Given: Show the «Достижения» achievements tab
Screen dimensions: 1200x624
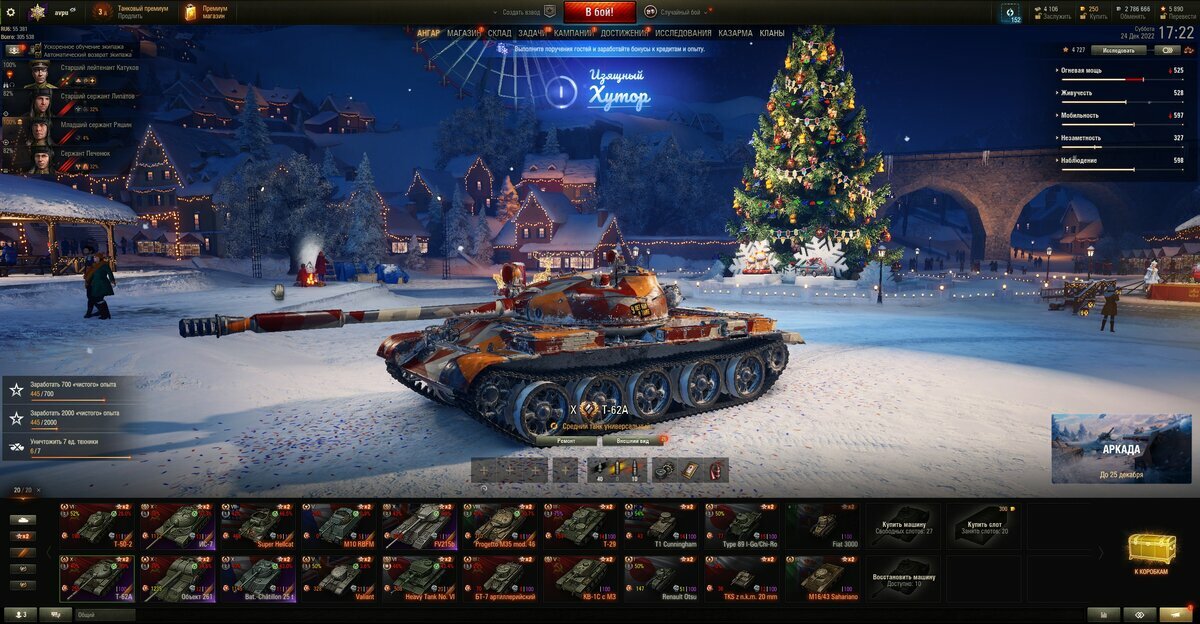Looking at the screenshot, I should coord(623,33).
